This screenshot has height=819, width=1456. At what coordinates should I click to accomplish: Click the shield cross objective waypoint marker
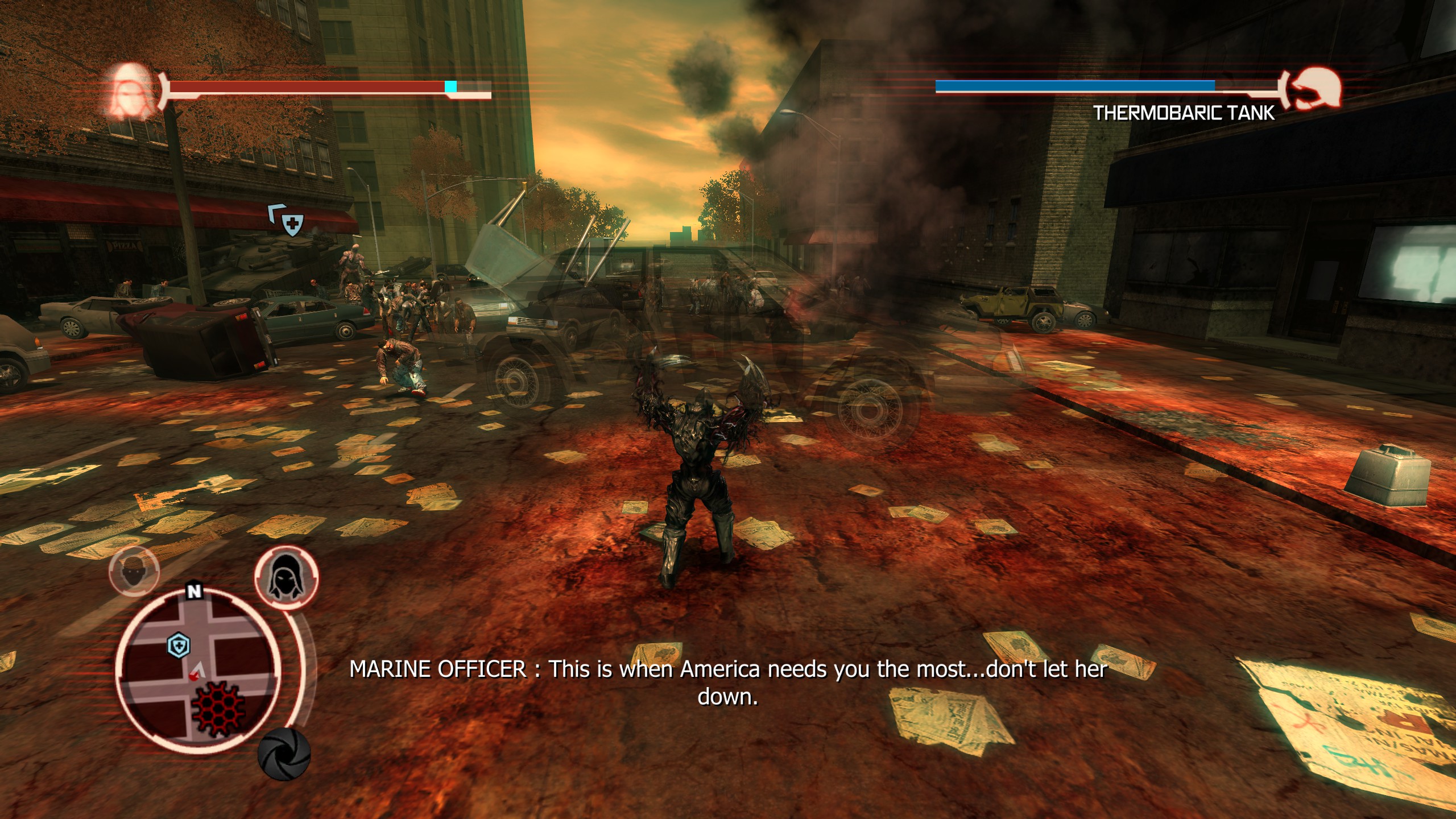pos(292,225)
